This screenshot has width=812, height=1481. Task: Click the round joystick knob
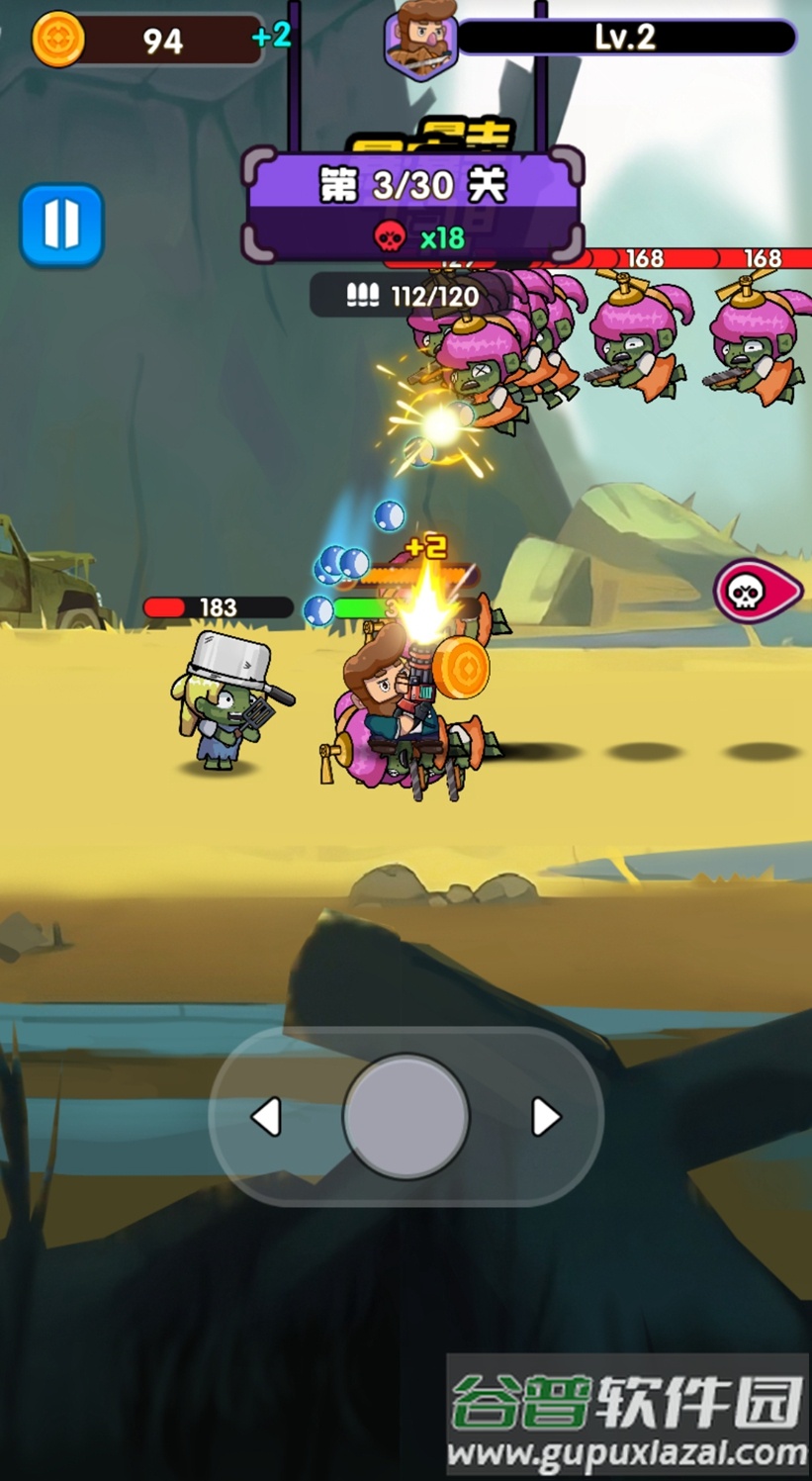tap(406, 1115)
